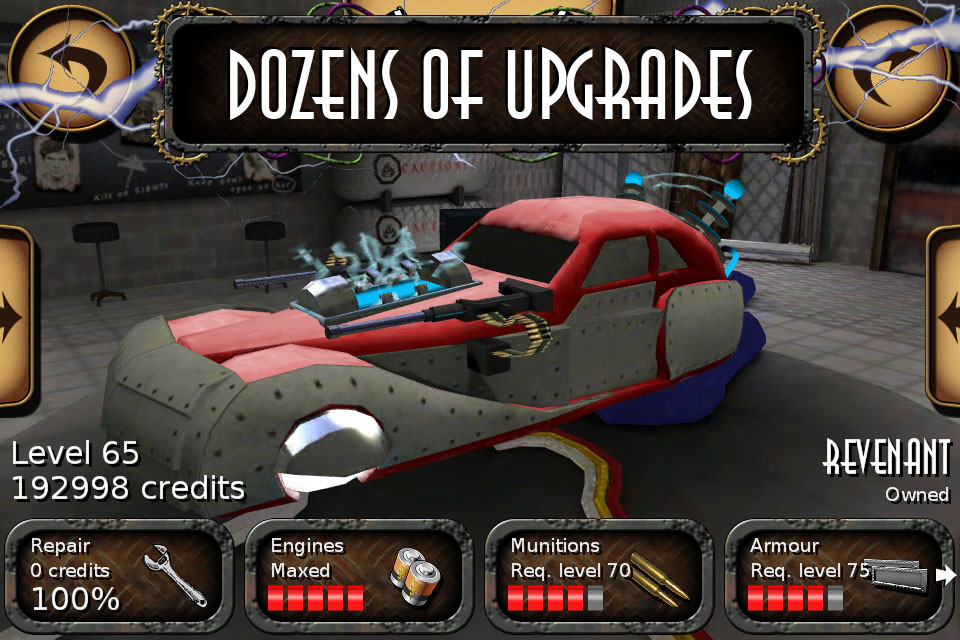
Task: Choose the Repair panel with wrench
Action: click(119, 574)
